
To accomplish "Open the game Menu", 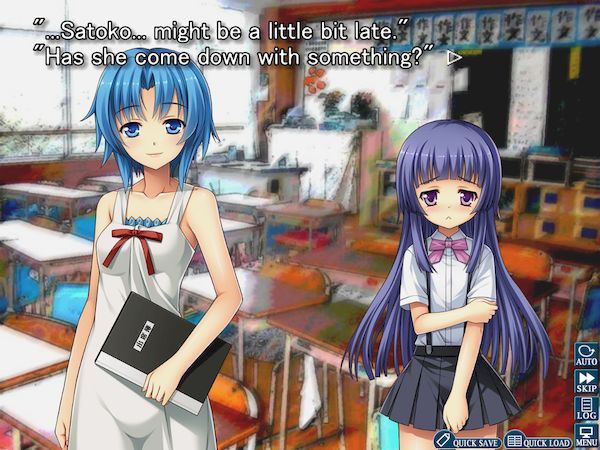I will [585, 435].
